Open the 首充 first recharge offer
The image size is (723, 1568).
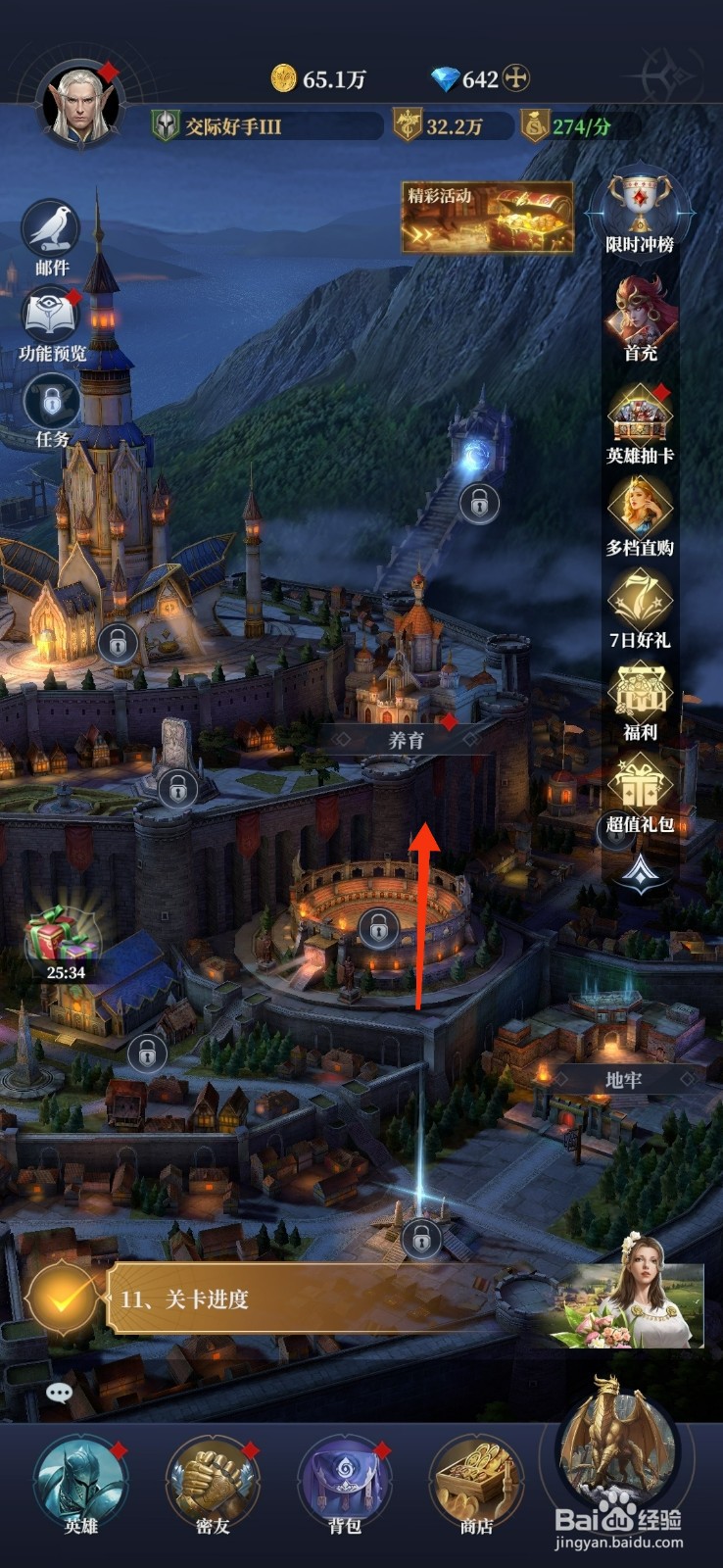(x=640, y=317)
